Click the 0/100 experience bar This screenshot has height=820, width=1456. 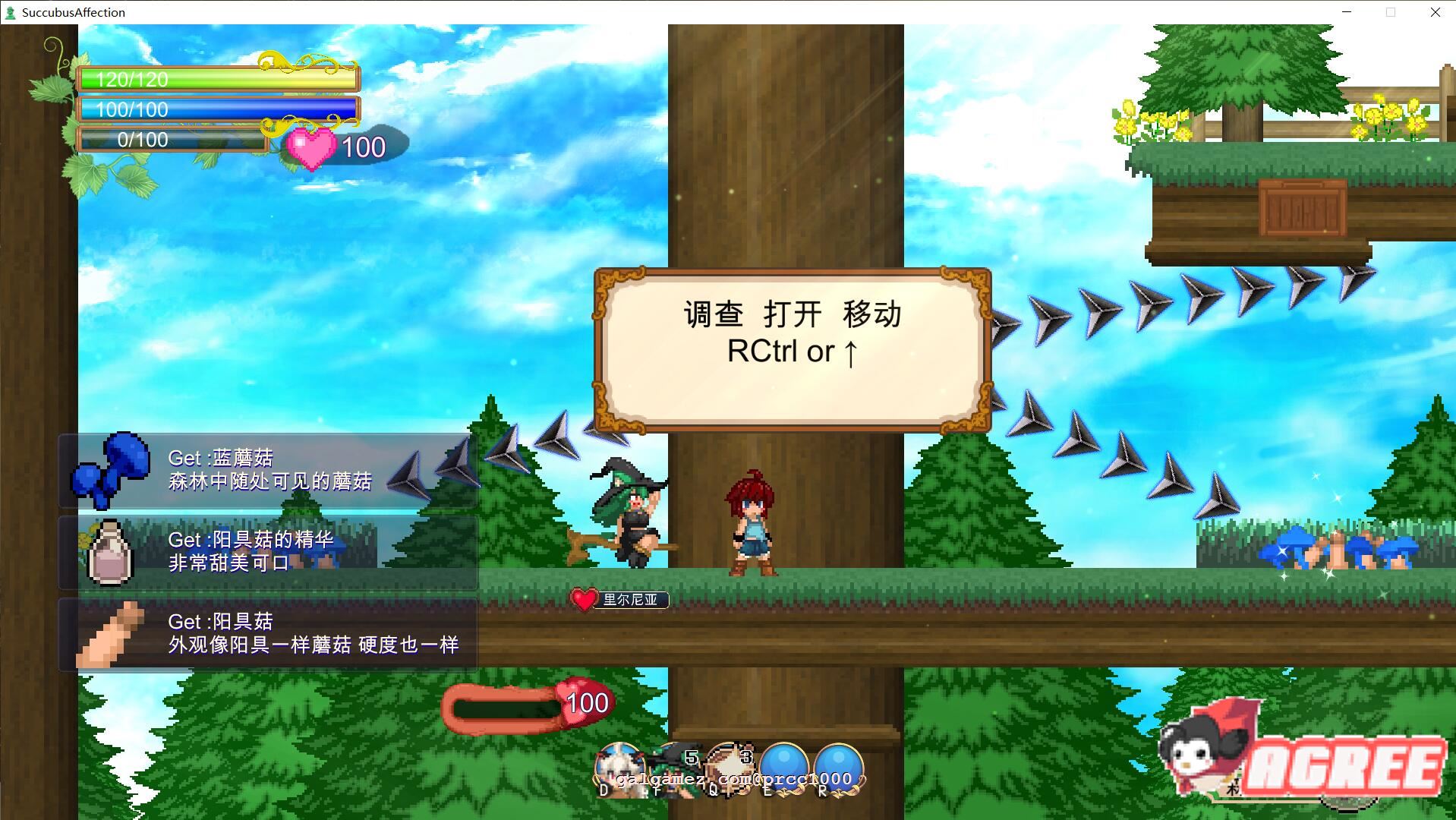pyautogui.click(x=171, y=139)
